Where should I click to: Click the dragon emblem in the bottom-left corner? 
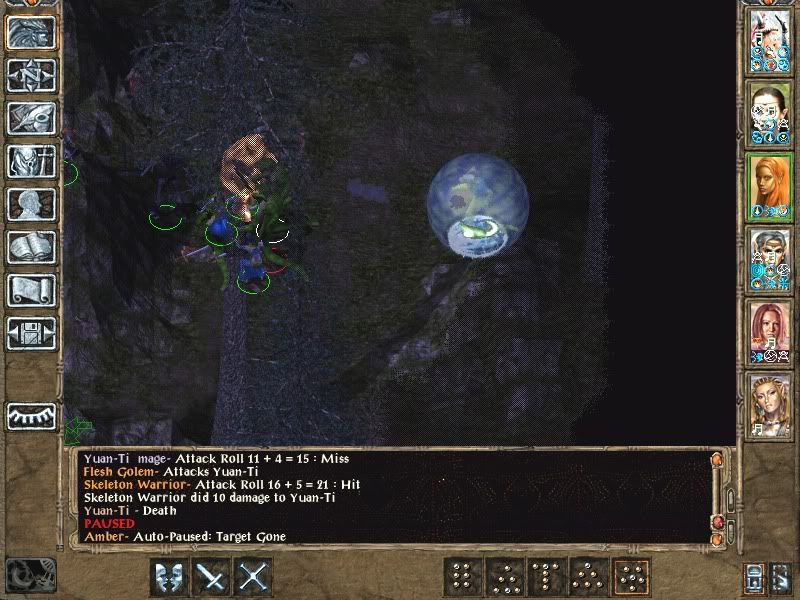point(30,574)
